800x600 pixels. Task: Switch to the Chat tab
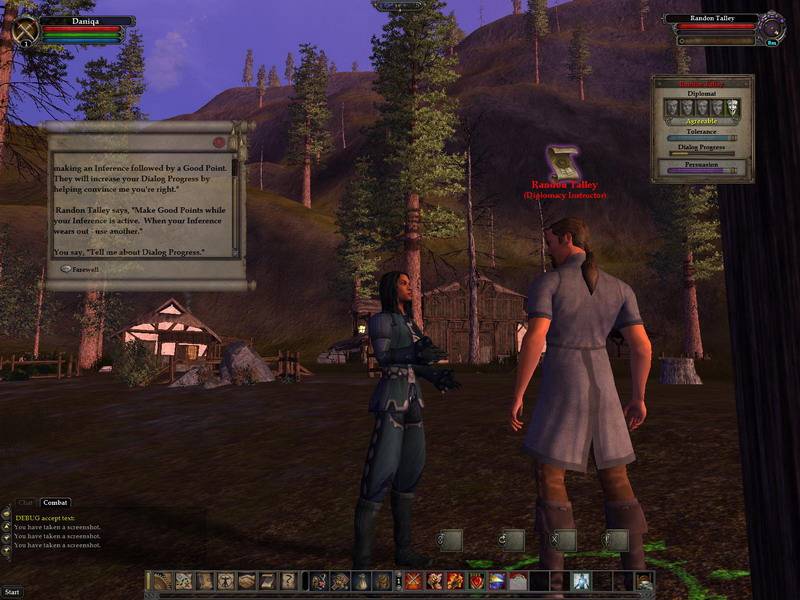coord(25,503)
